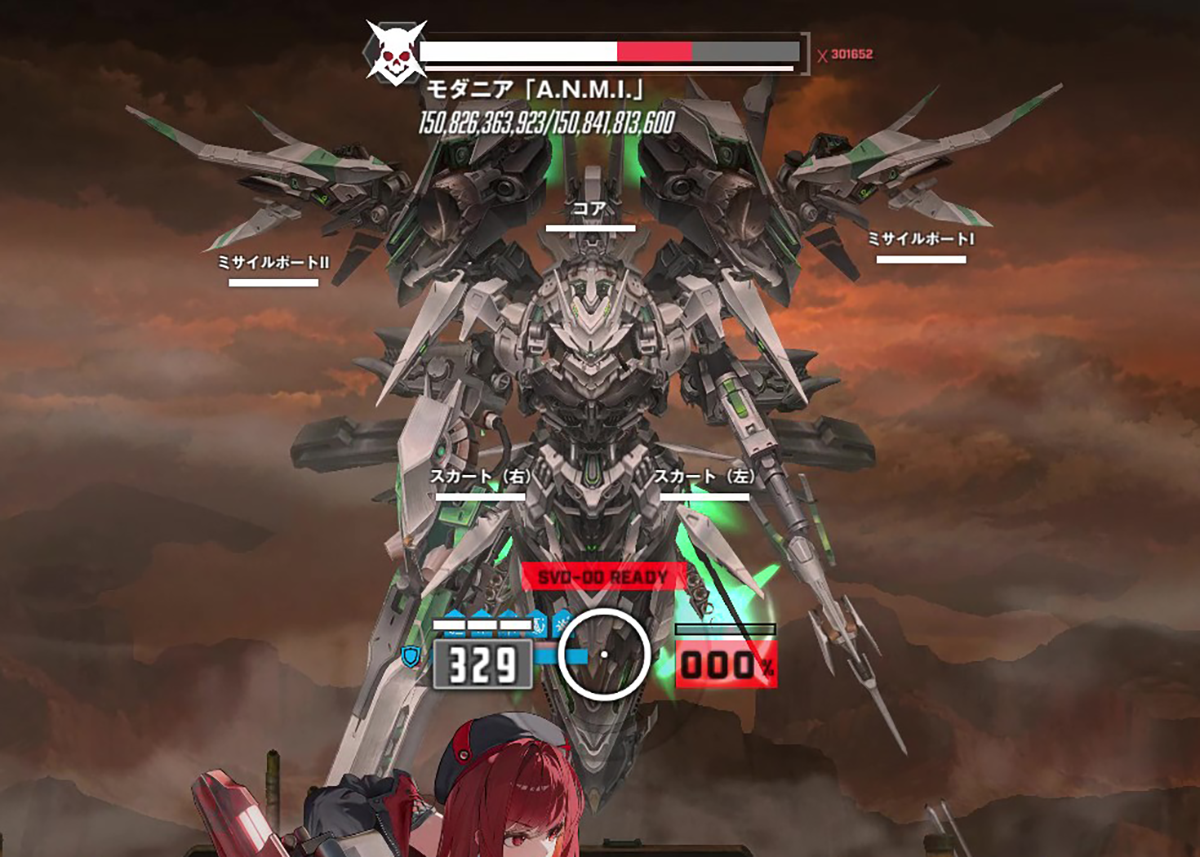
Task: Click the boss skull icon
Action: [396, 51]
